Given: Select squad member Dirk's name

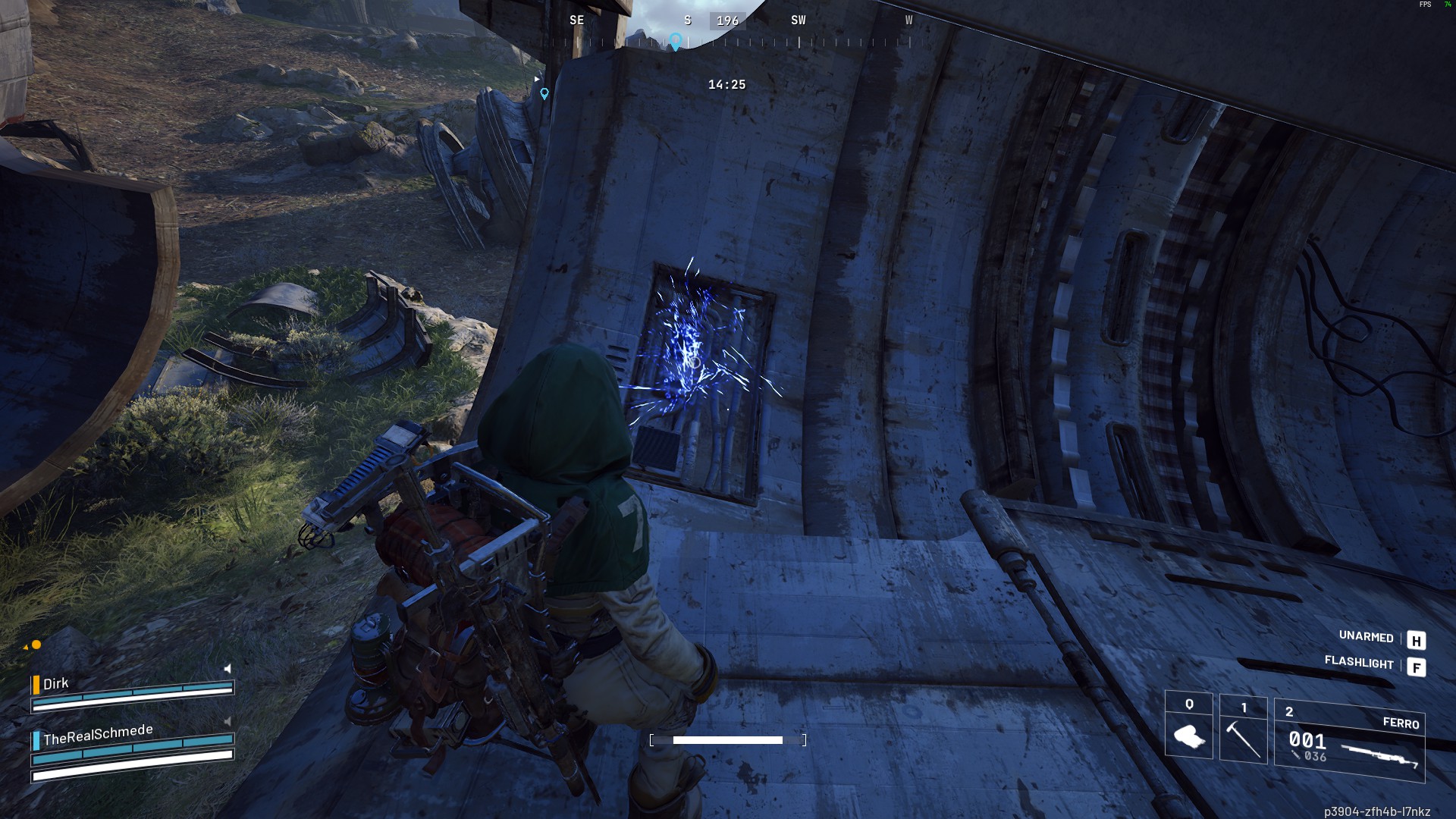Looking at the screenshot, I should [x=55, y=684].
